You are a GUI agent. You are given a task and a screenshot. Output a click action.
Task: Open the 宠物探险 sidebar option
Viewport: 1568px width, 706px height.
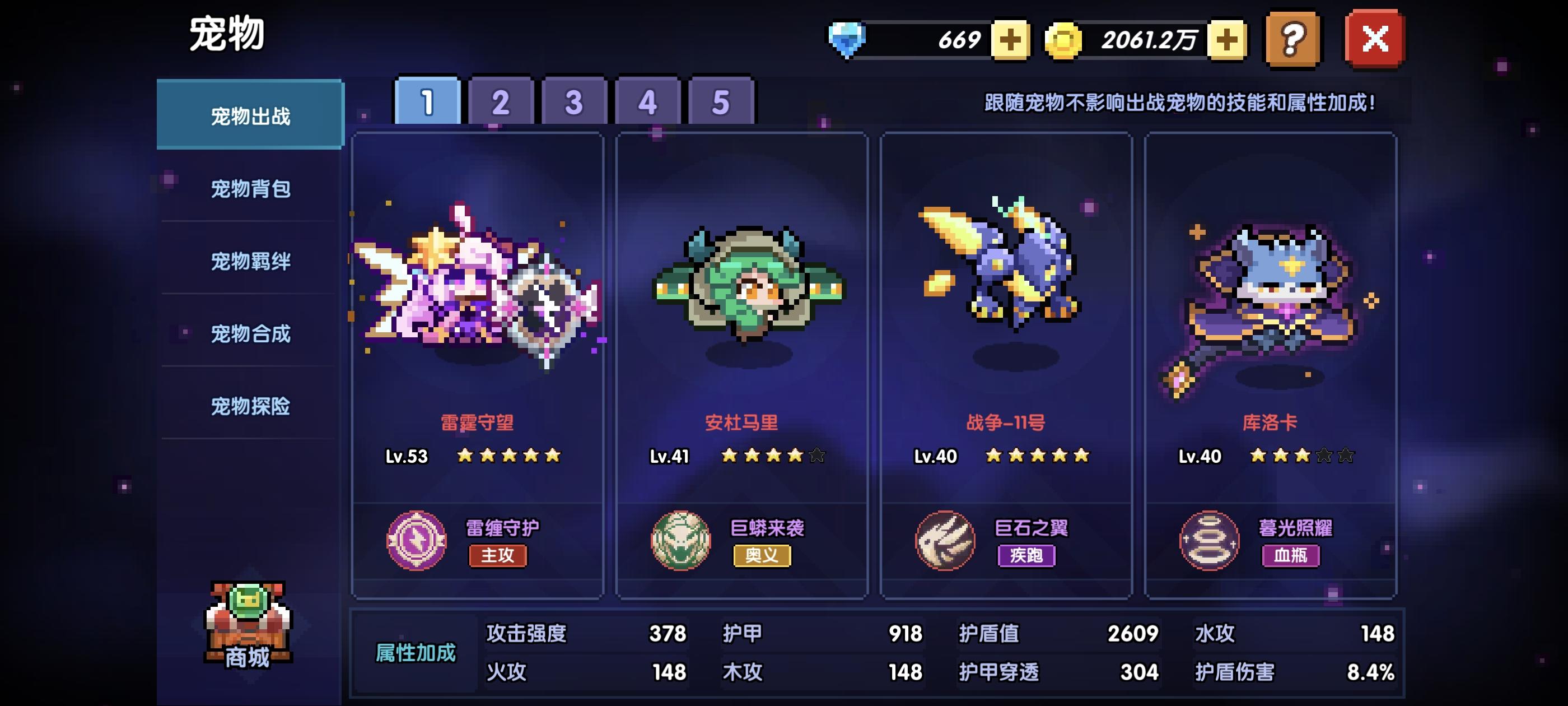(x=250, y=410)
